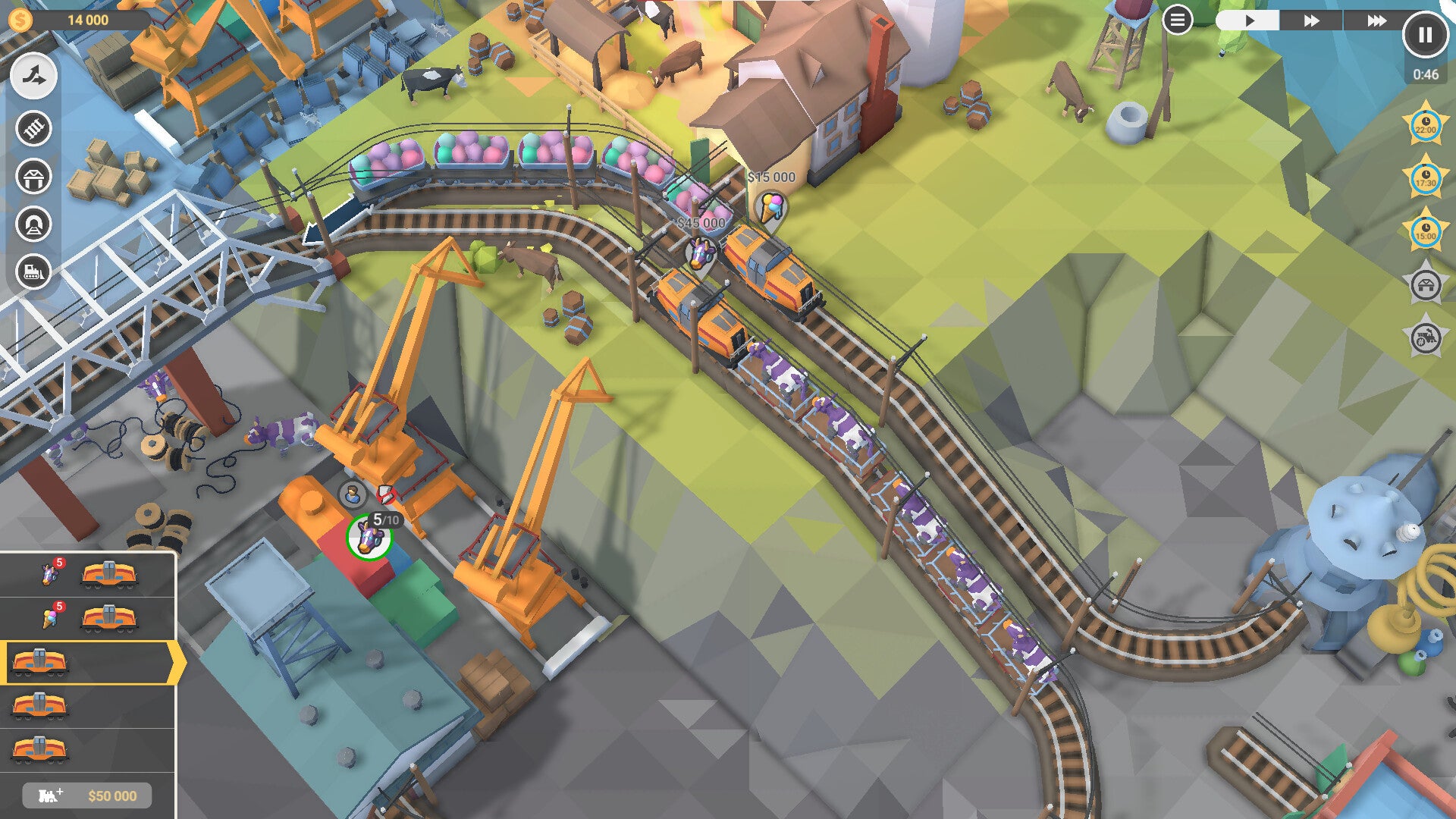Show the 17:30 time star objective

(1426, 178)
